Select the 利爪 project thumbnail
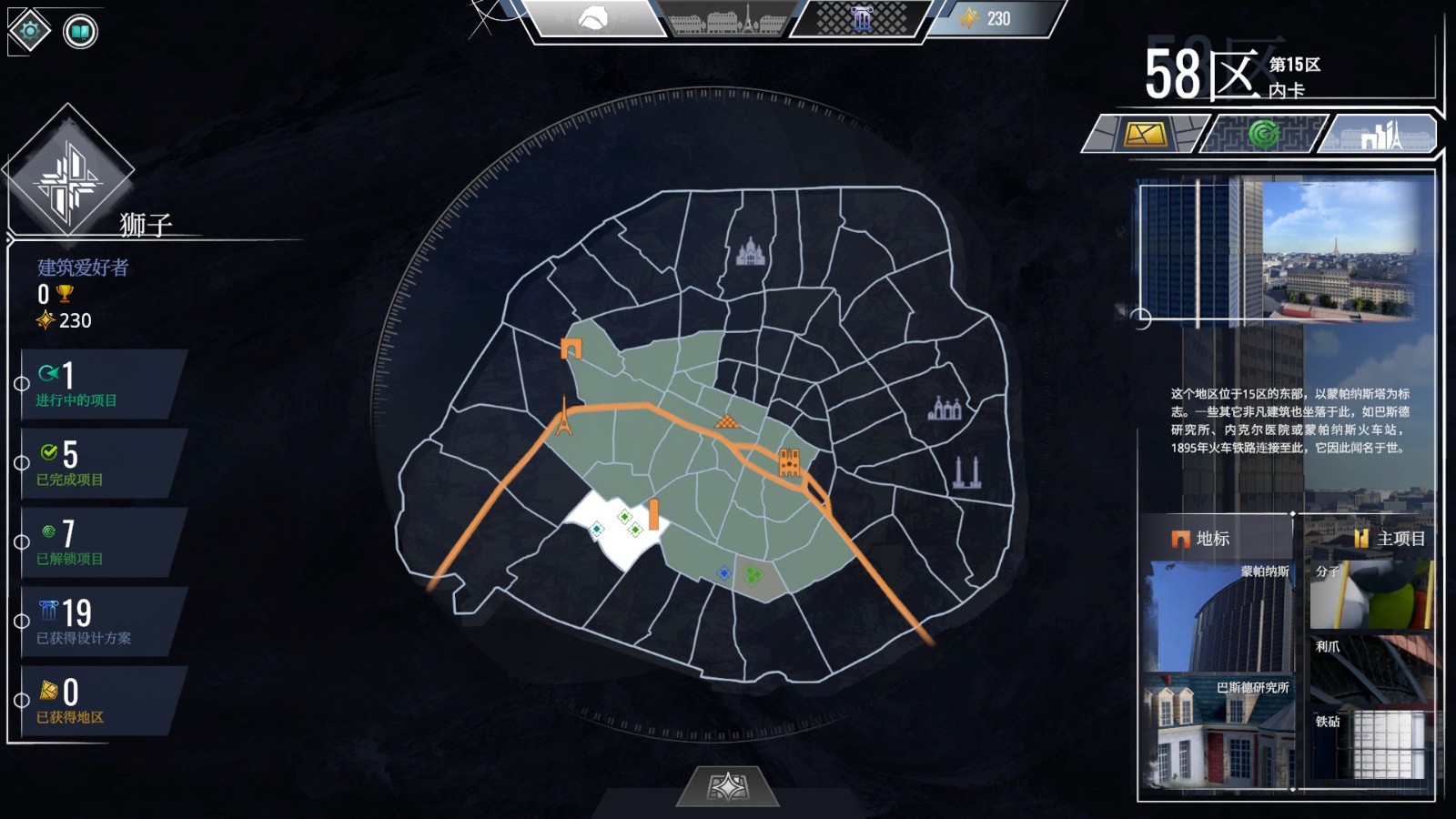The image size is (1456, 819). pos(1370,669)
